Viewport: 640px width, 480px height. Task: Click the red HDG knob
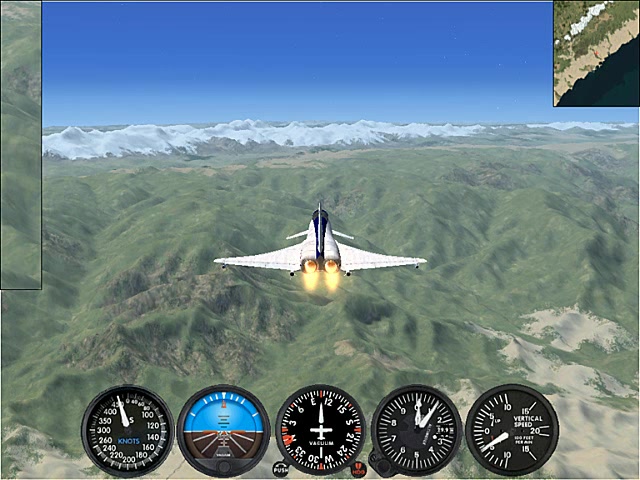(x=359, y=468)
